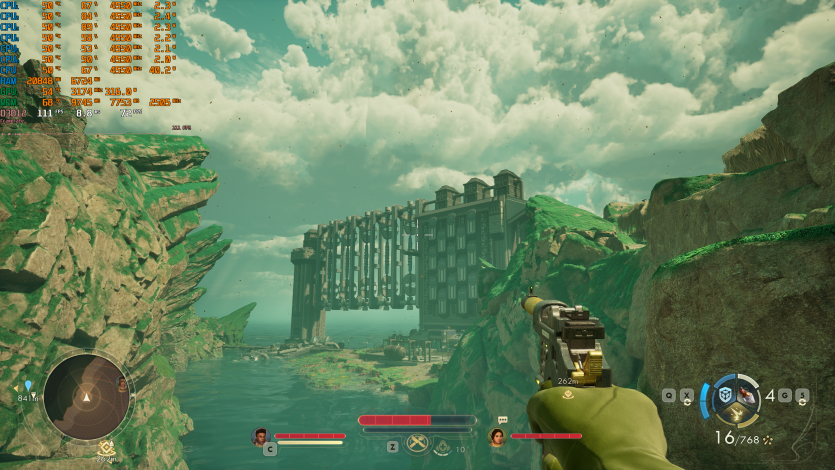Click the teammate portrait on the minimap edge

[x=123, y=384]
